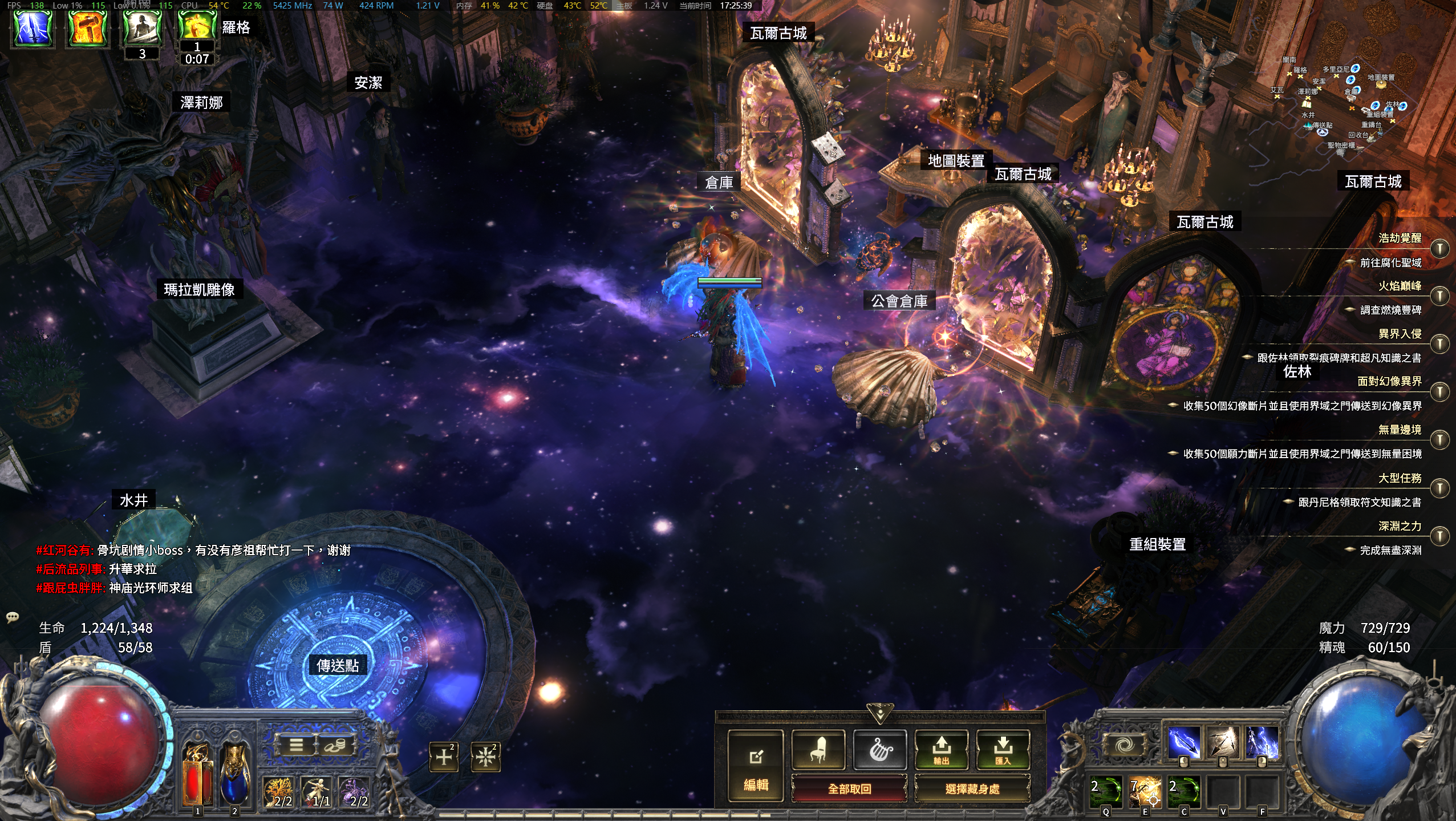
Task: Click the golden tree charm slot
Action: (x=278, y=792)
